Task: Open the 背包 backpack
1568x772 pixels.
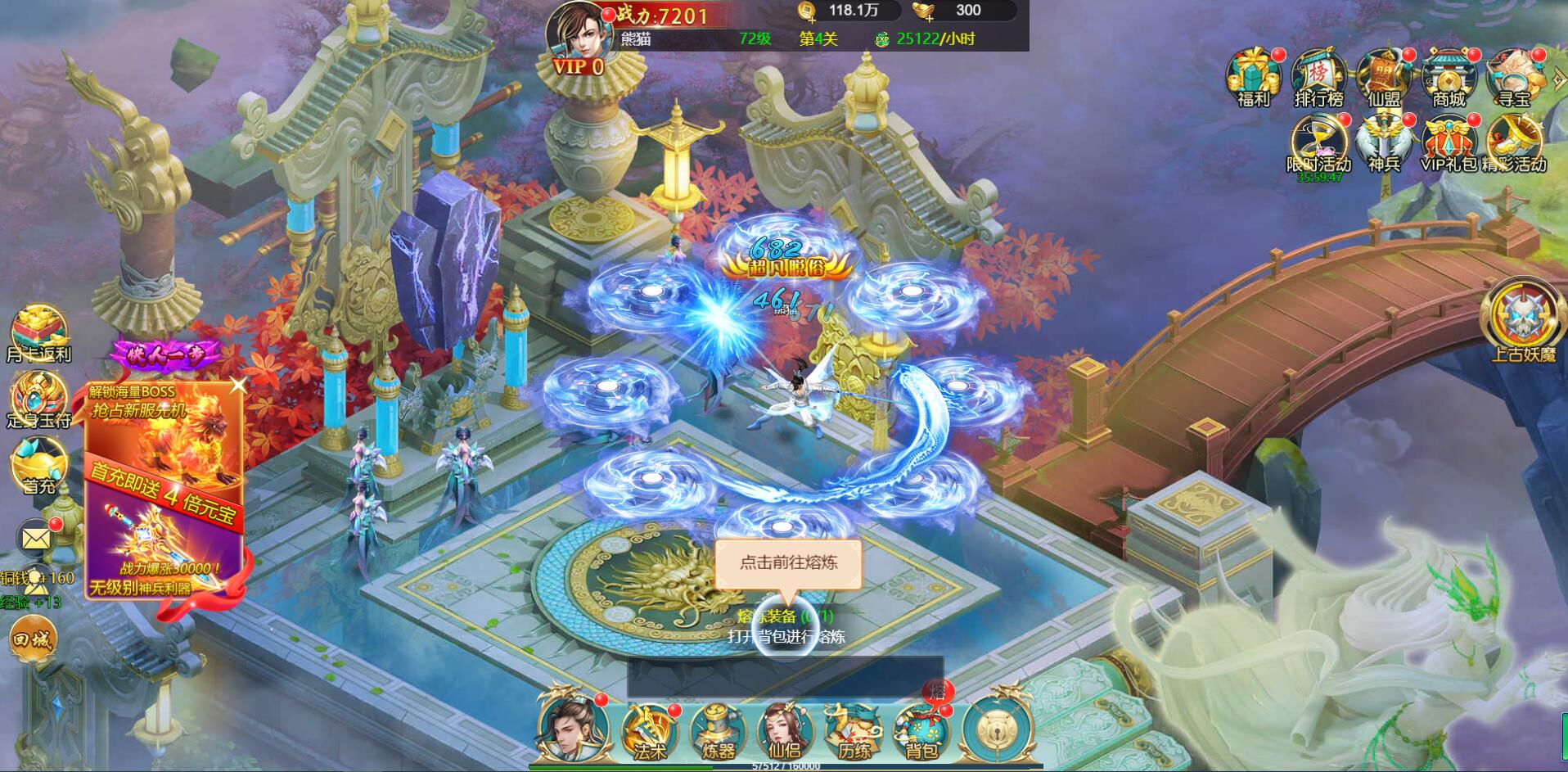Action: tap(921, 731)
